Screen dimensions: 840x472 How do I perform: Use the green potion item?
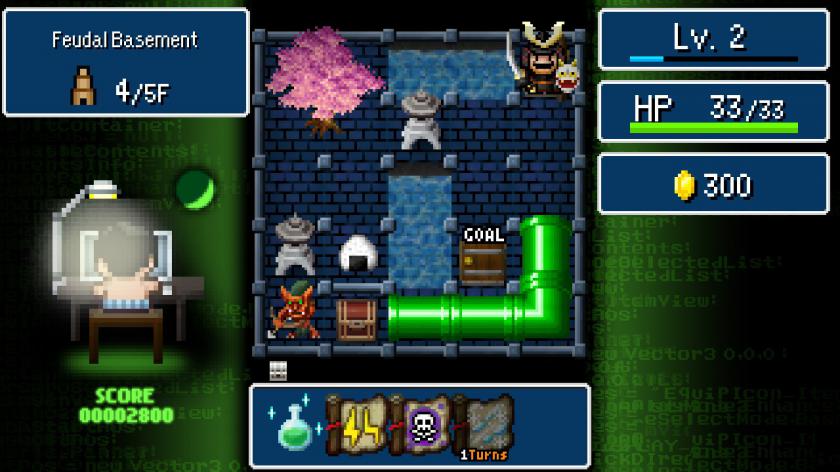click(x=293, y=425)
